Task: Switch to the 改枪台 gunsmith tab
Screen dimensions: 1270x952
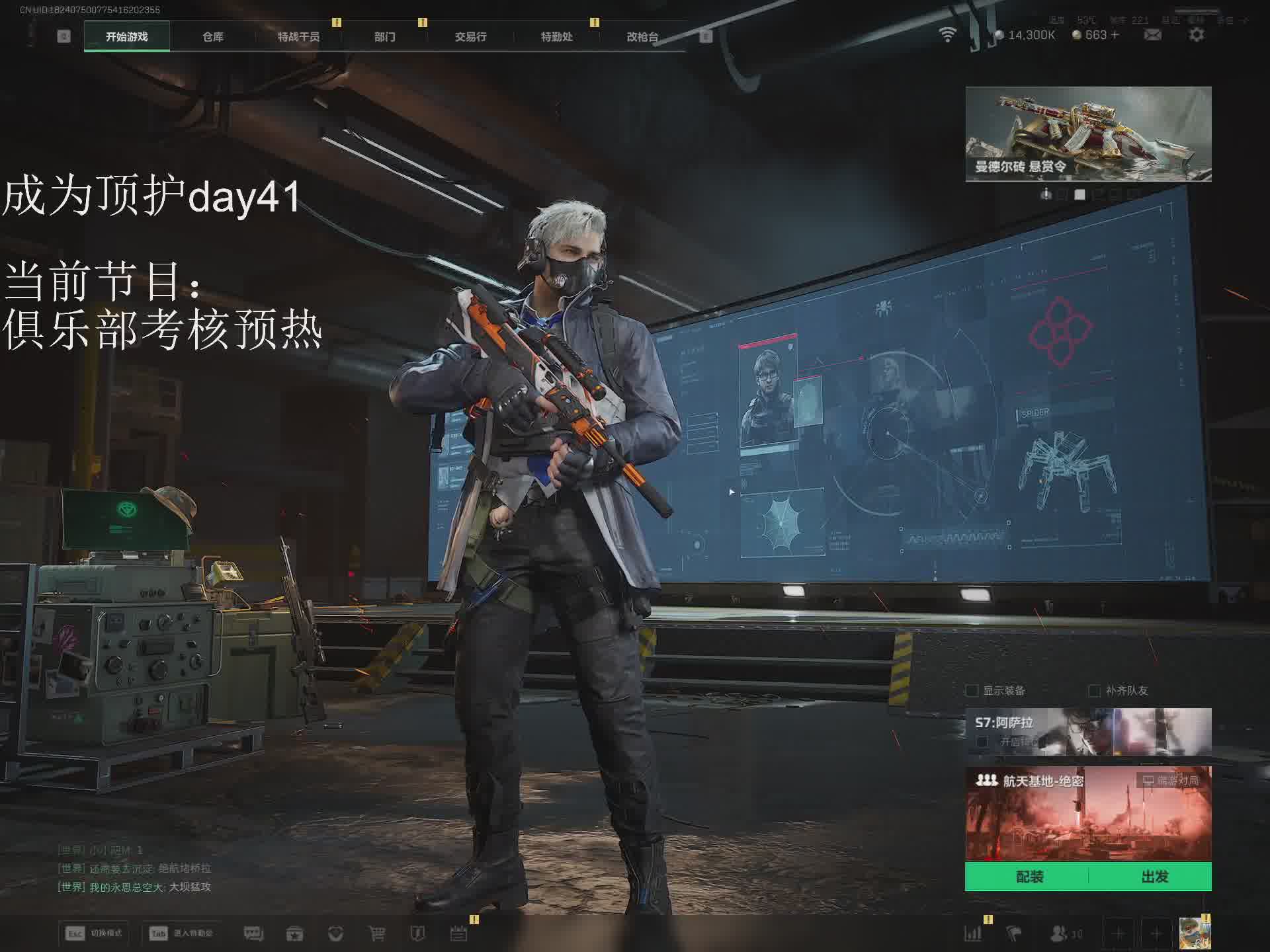Action: coord(642,37)
